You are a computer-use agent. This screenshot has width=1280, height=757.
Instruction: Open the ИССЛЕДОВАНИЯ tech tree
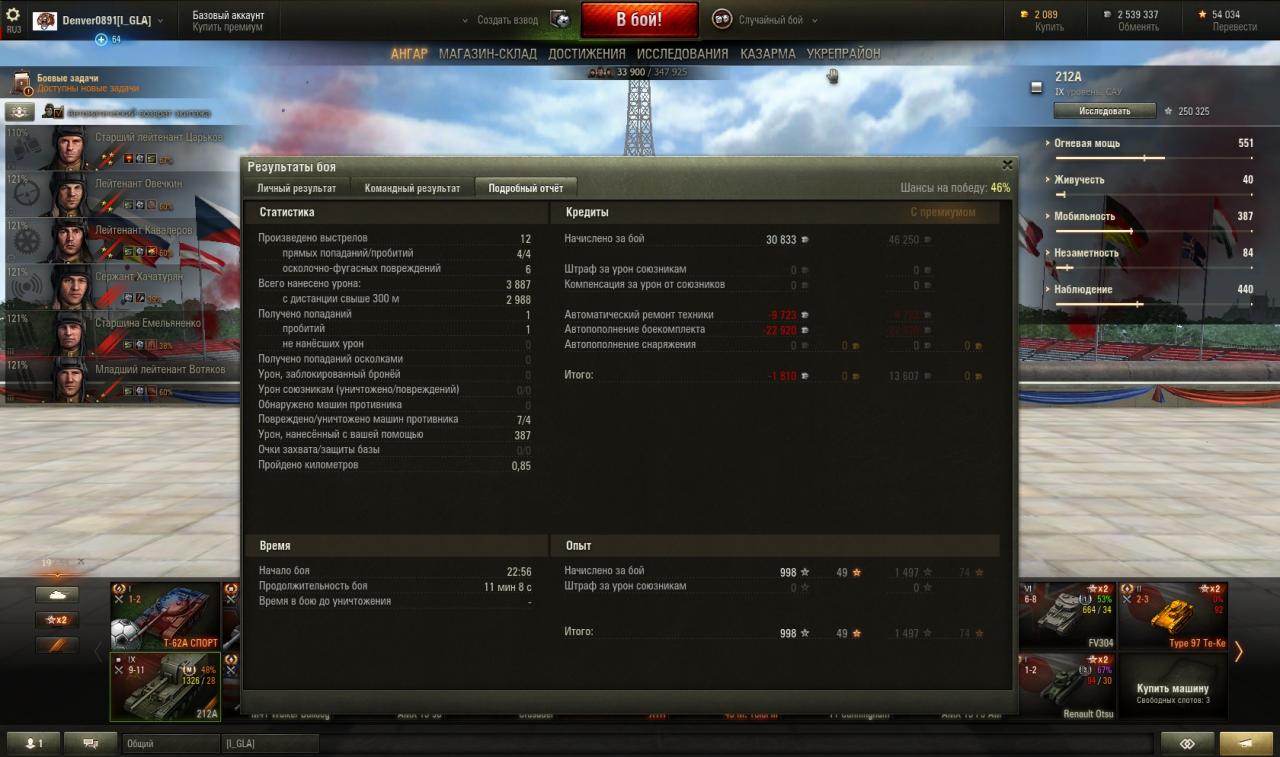(x=682, y=54)
